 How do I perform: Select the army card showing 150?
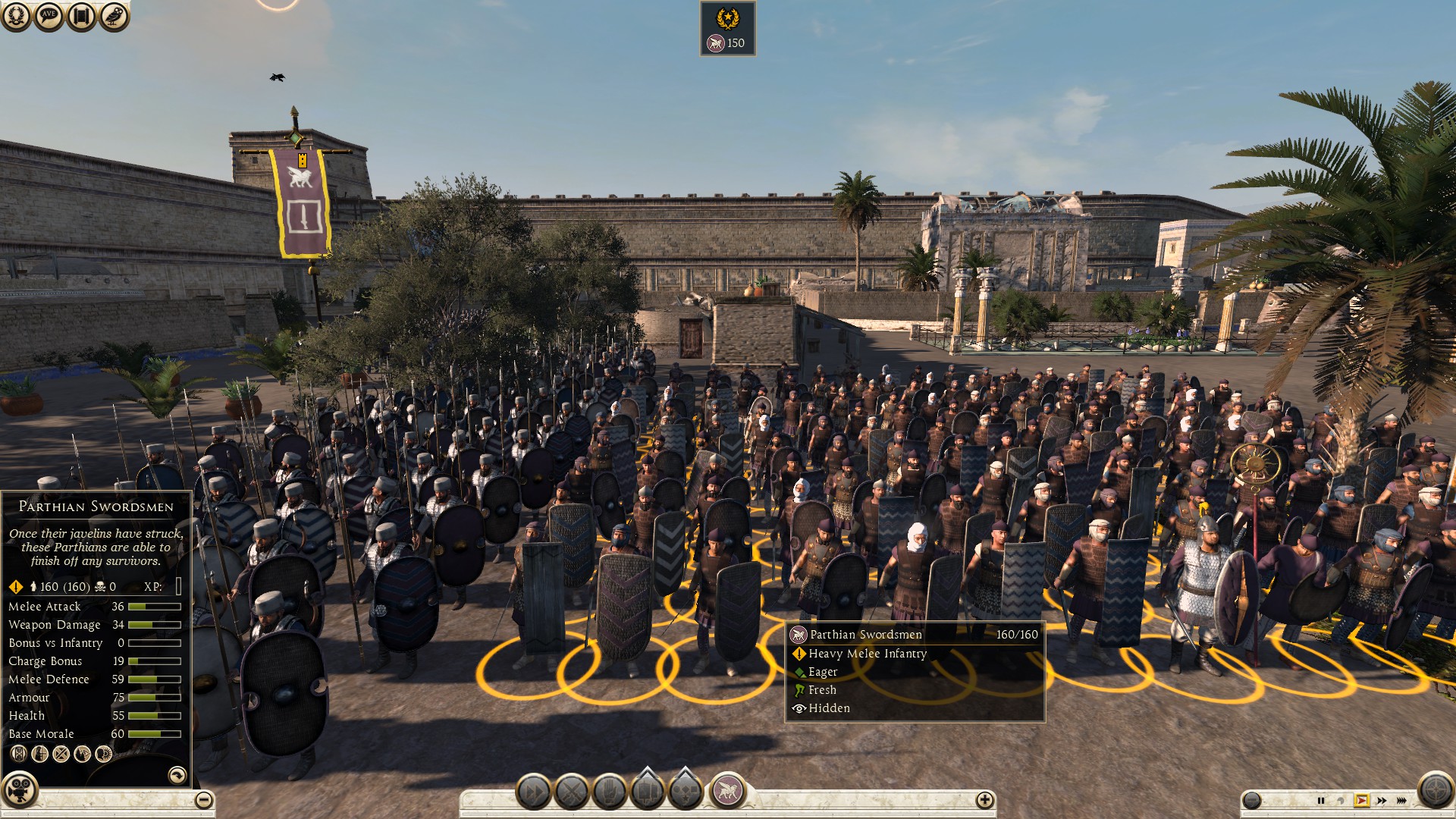(x=727, y=29)
